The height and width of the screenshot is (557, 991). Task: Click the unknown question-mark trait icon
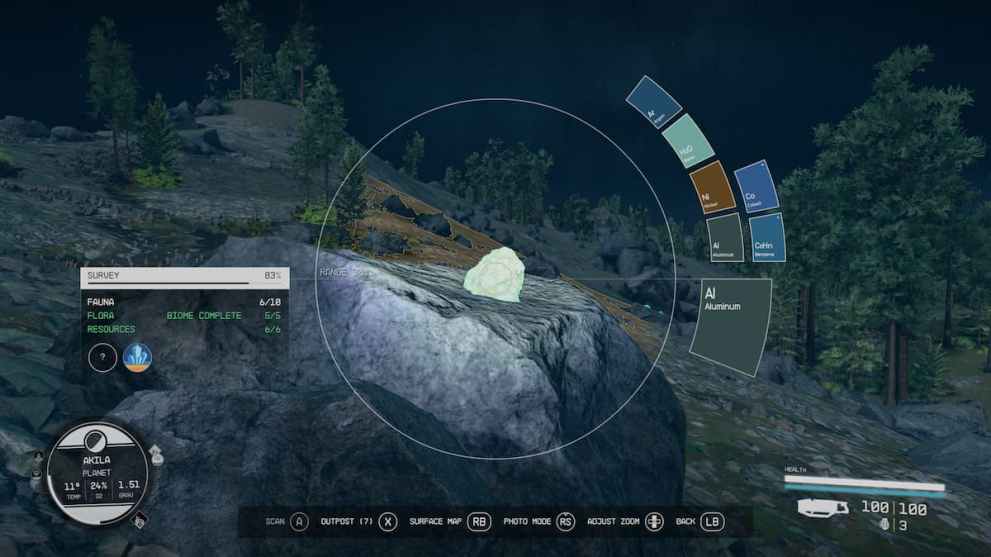click(x=103, y=357)
